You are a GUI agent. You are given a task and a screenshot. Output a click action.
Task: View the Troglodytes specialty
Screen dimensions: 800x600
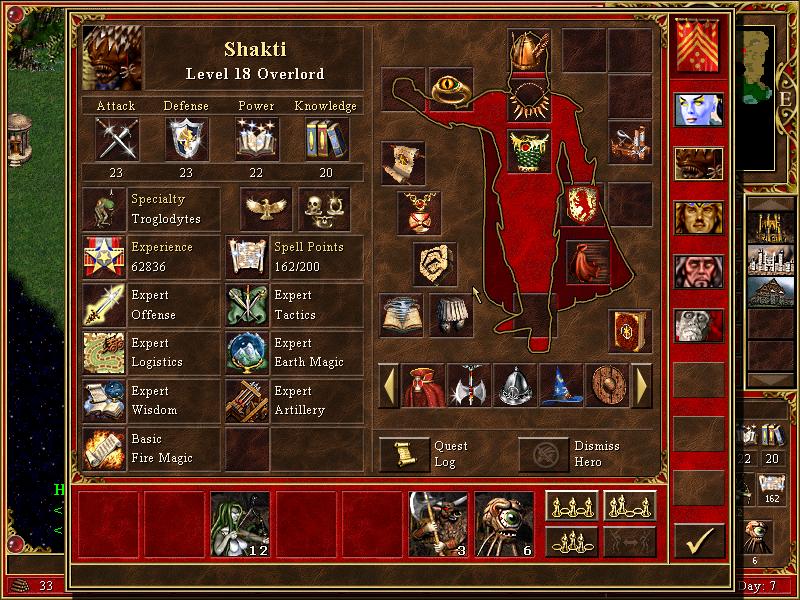point(104,209)
